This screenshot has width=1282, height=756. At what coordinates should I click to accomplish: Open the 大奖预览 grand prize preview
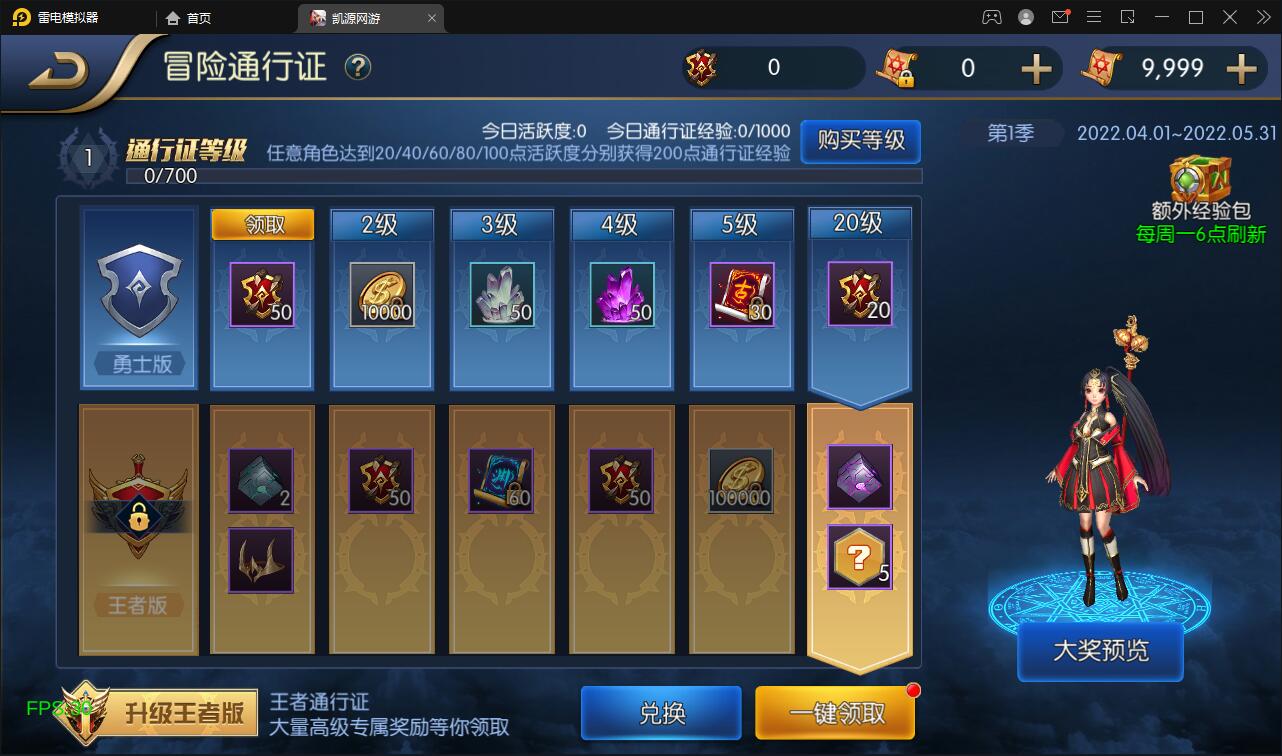pyautogui.click(x=1099, y=650)
